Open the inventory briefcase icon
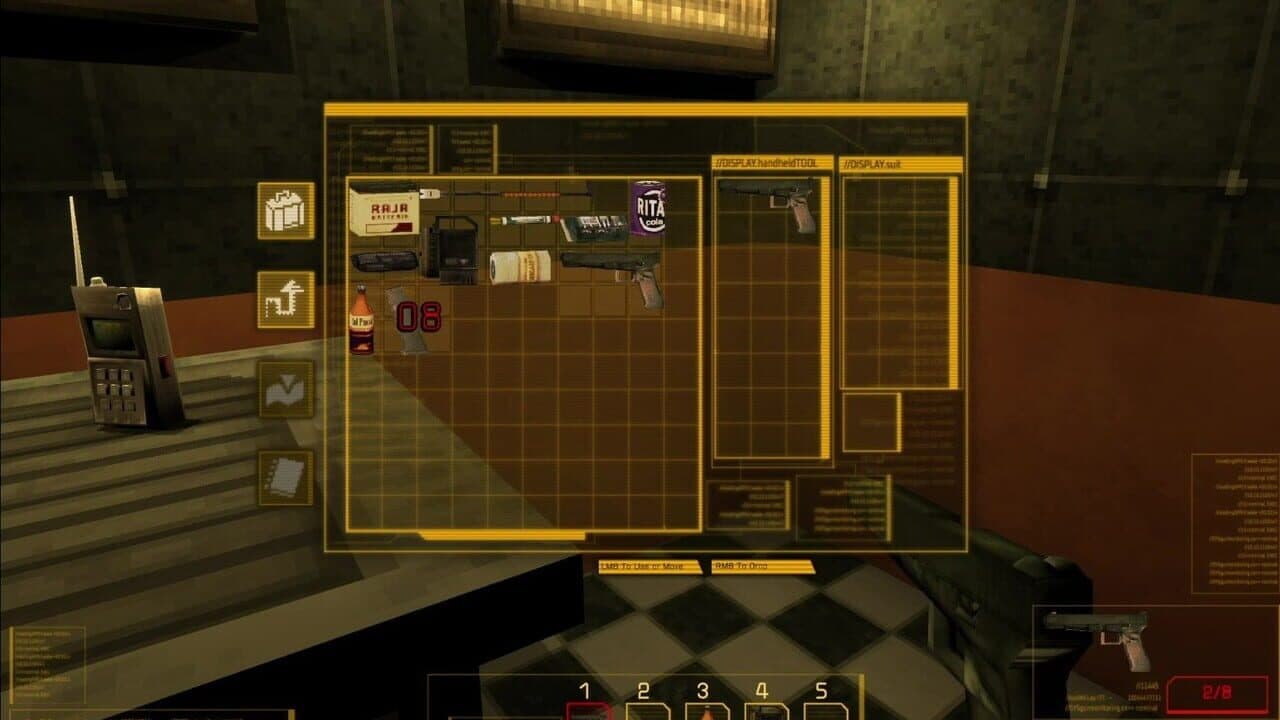 click(285, 212)
